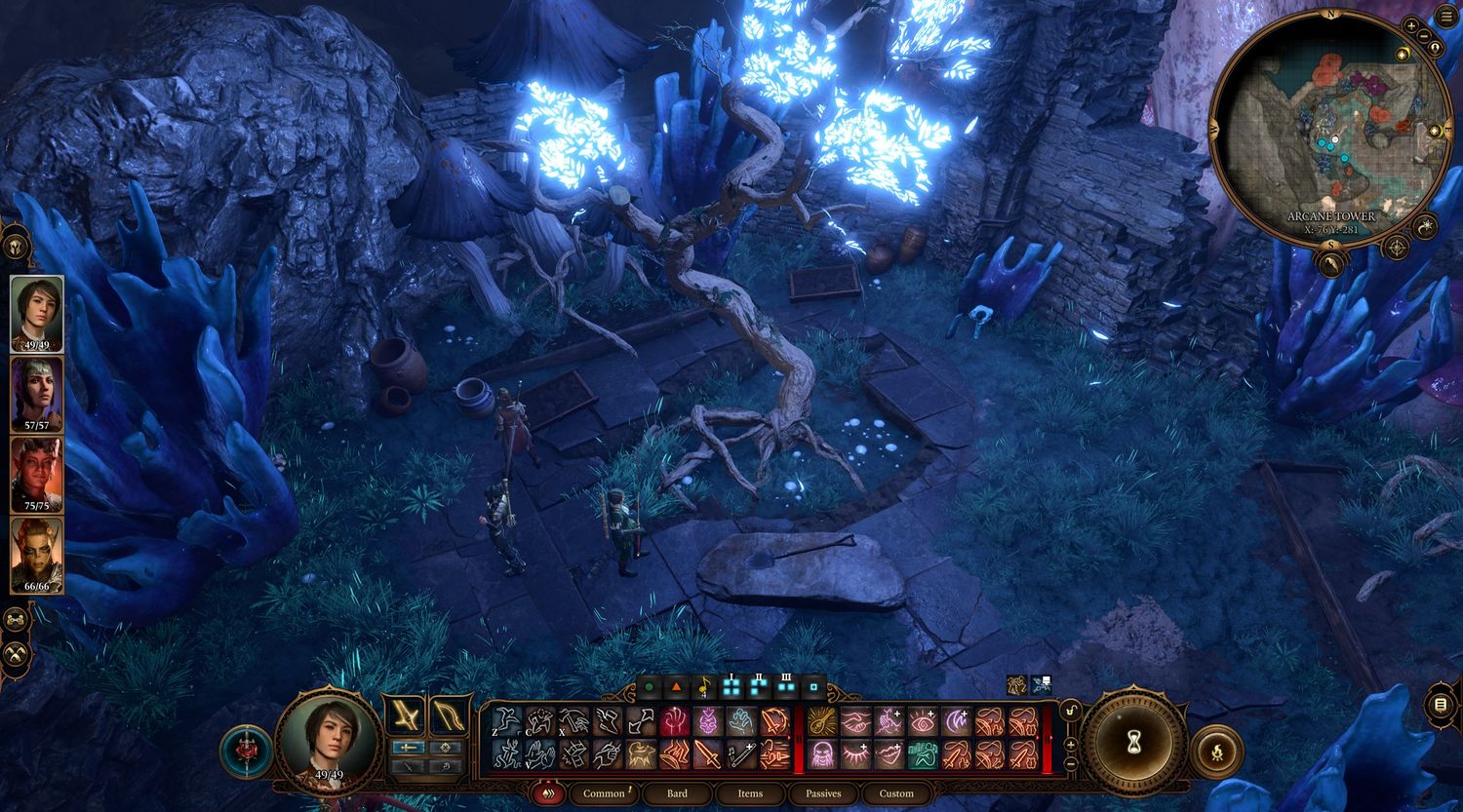
Task: Select the Passives hotbar tab
Action: [x=823, y=793]
